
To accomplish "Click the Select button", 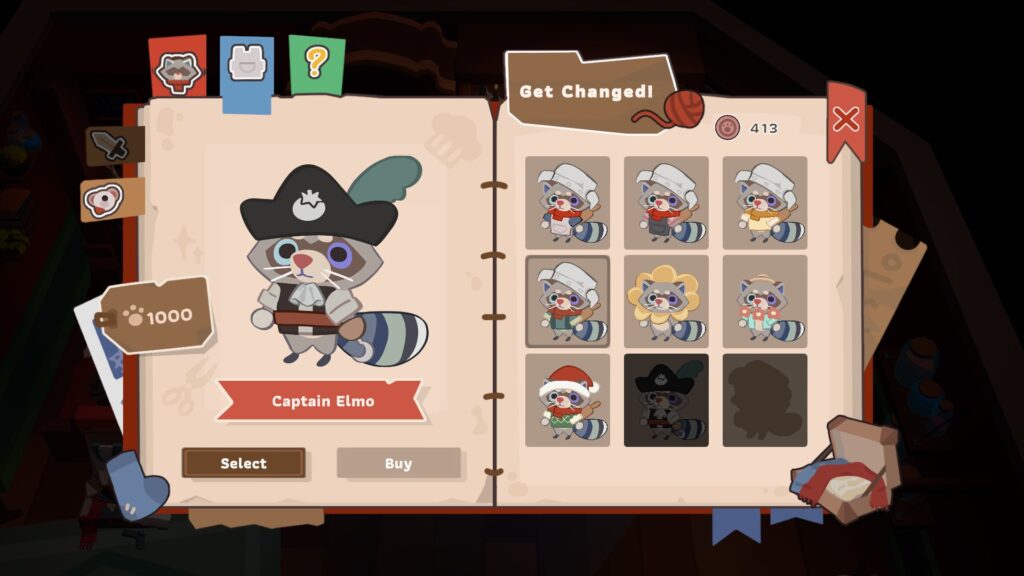I will tap(243, 463).
